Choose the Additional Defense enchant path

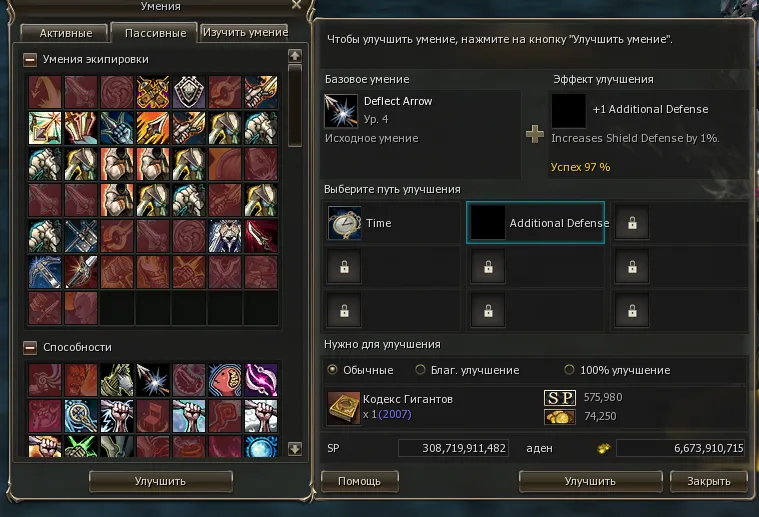click(x=536, y=224)
